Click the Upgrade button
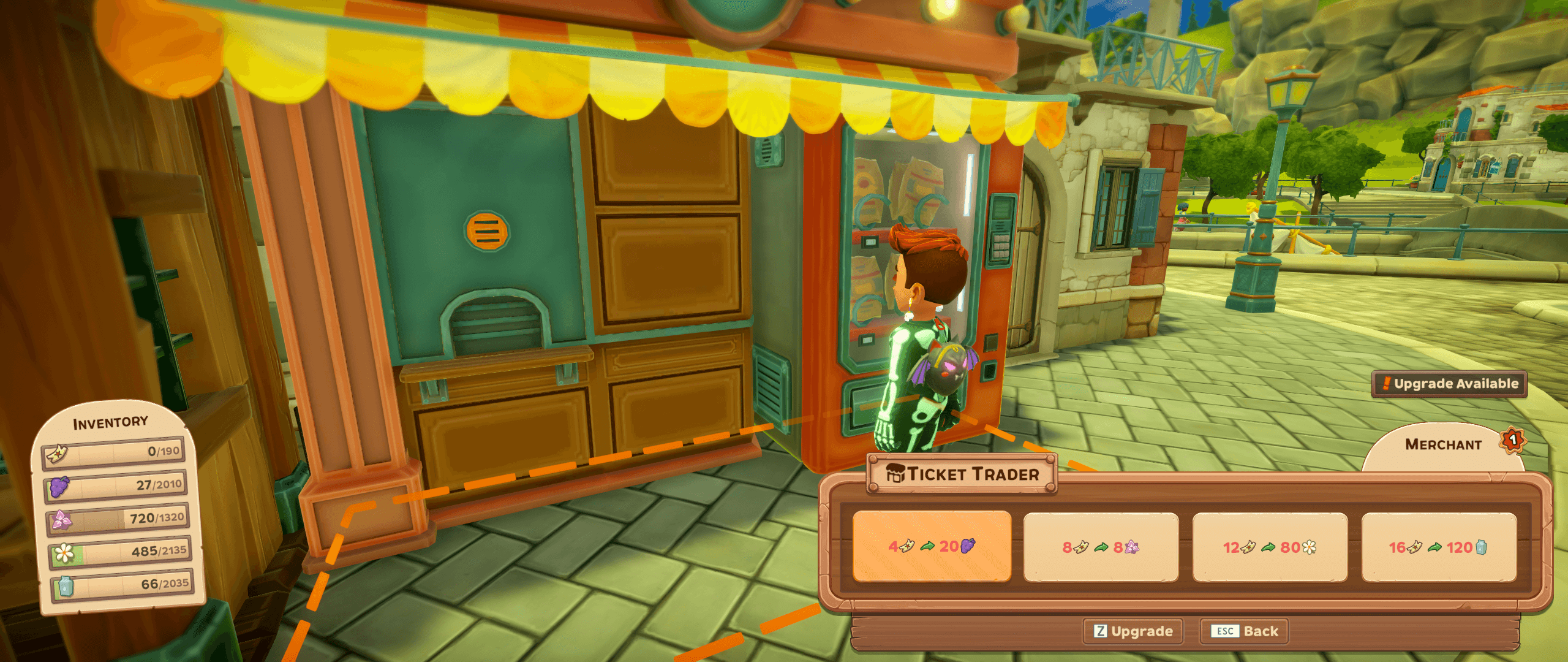 coord(1133,631)
